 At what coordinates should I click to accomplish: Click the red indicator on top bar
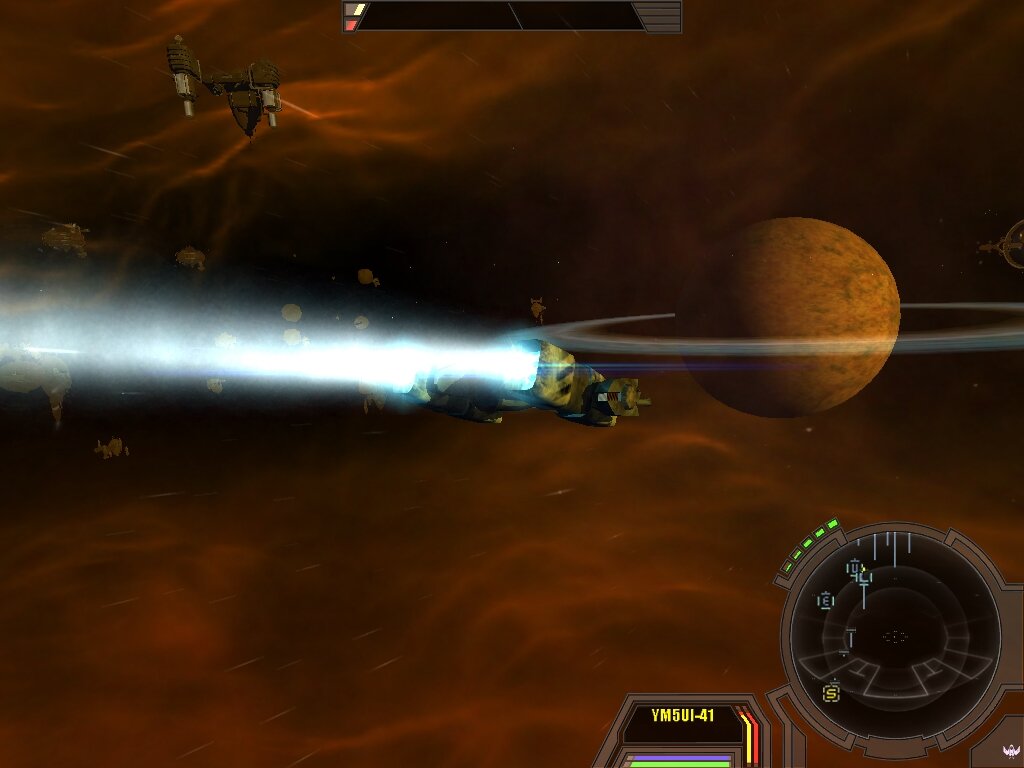tap(351, 24)
